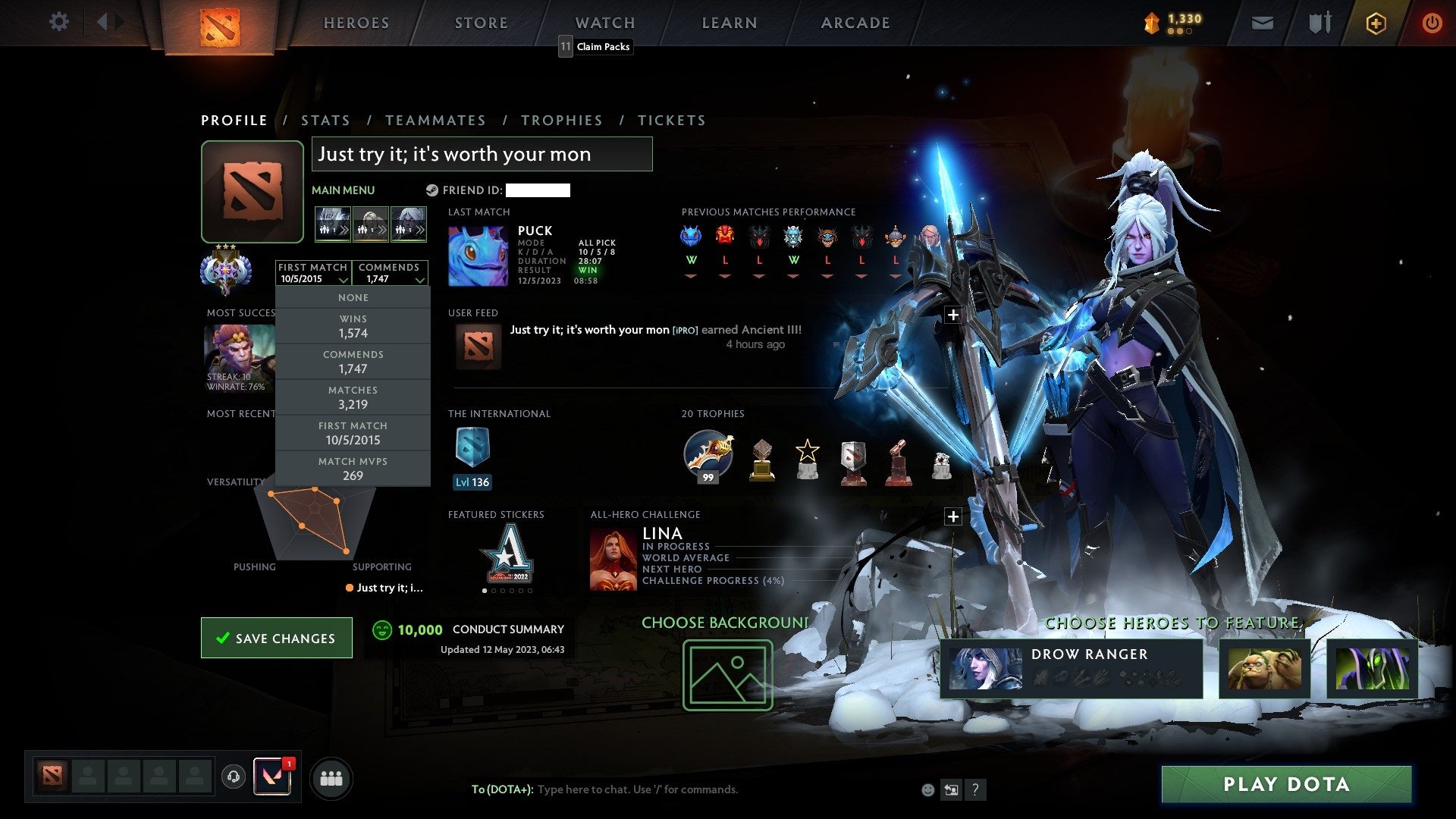Choose NONE in the stat selector
Screen dimensions: 1456x819
[353, 297]
